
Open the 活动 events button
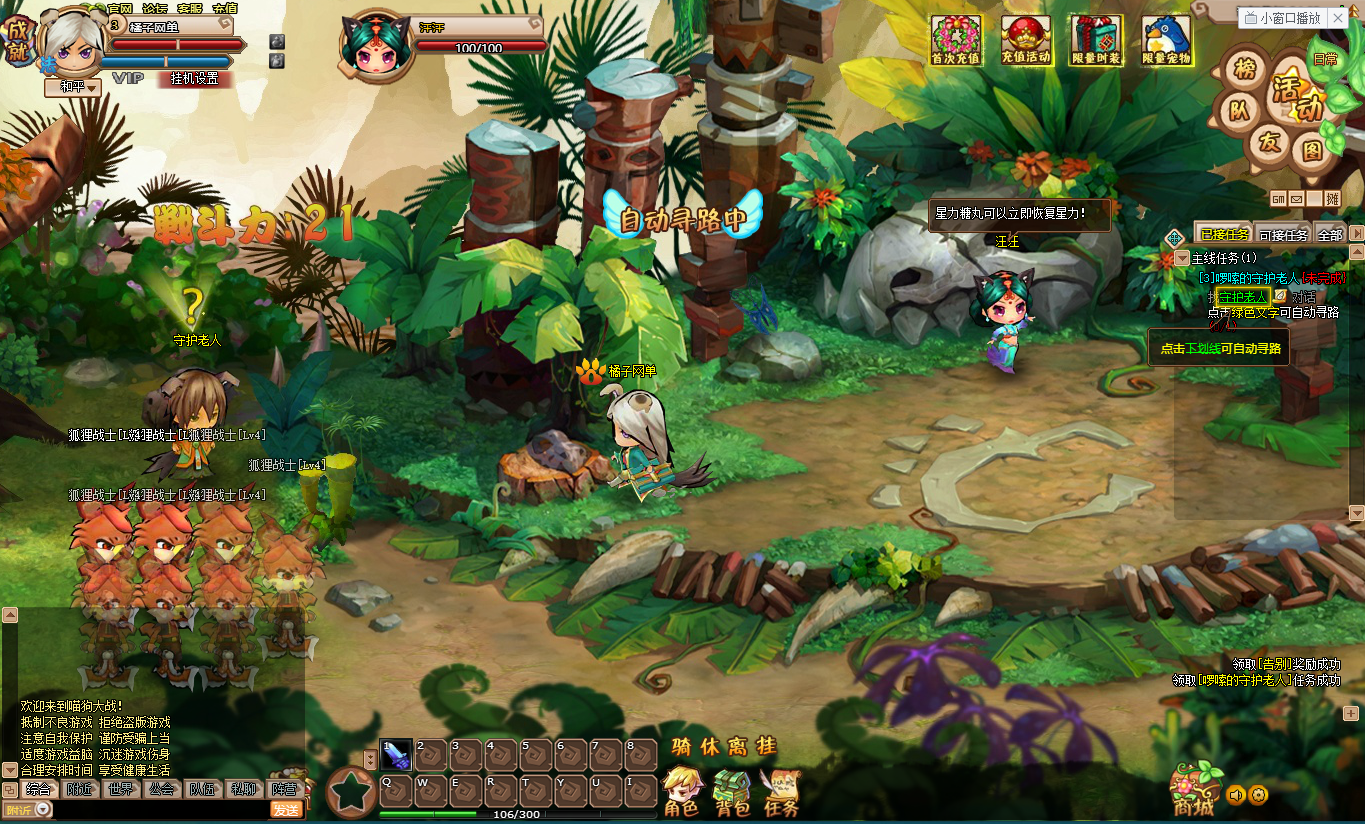click(x=1297, y=97)
